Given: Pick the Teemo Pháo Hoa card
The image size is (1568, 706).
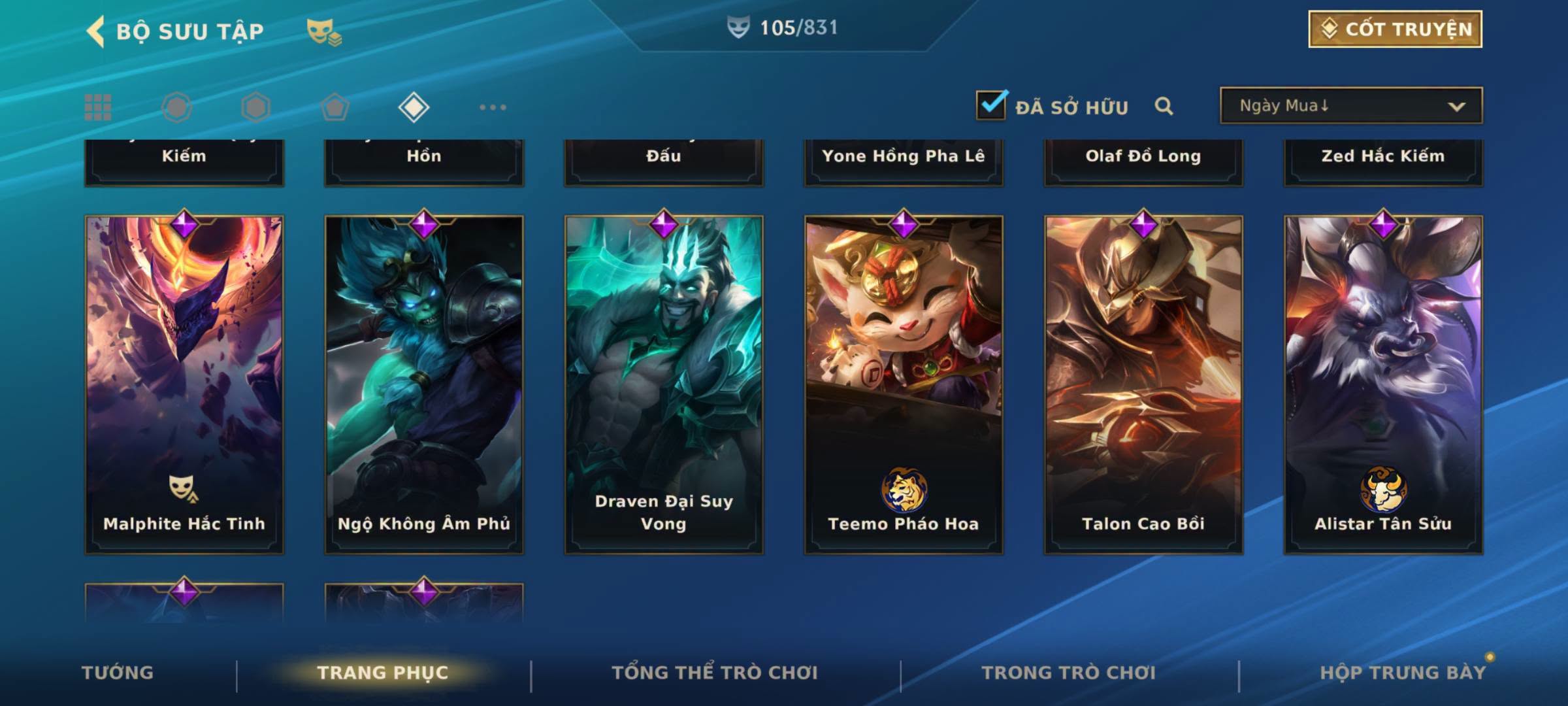Looking at the screenshot, I should (x=904, y=384).
